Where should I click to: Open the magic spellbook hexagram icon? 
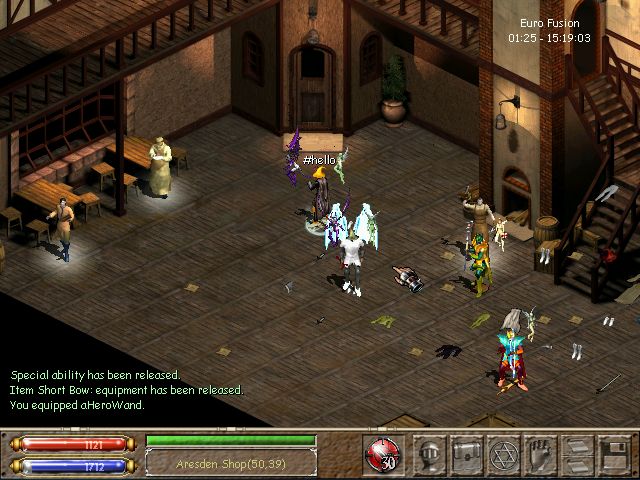(503, 454)
